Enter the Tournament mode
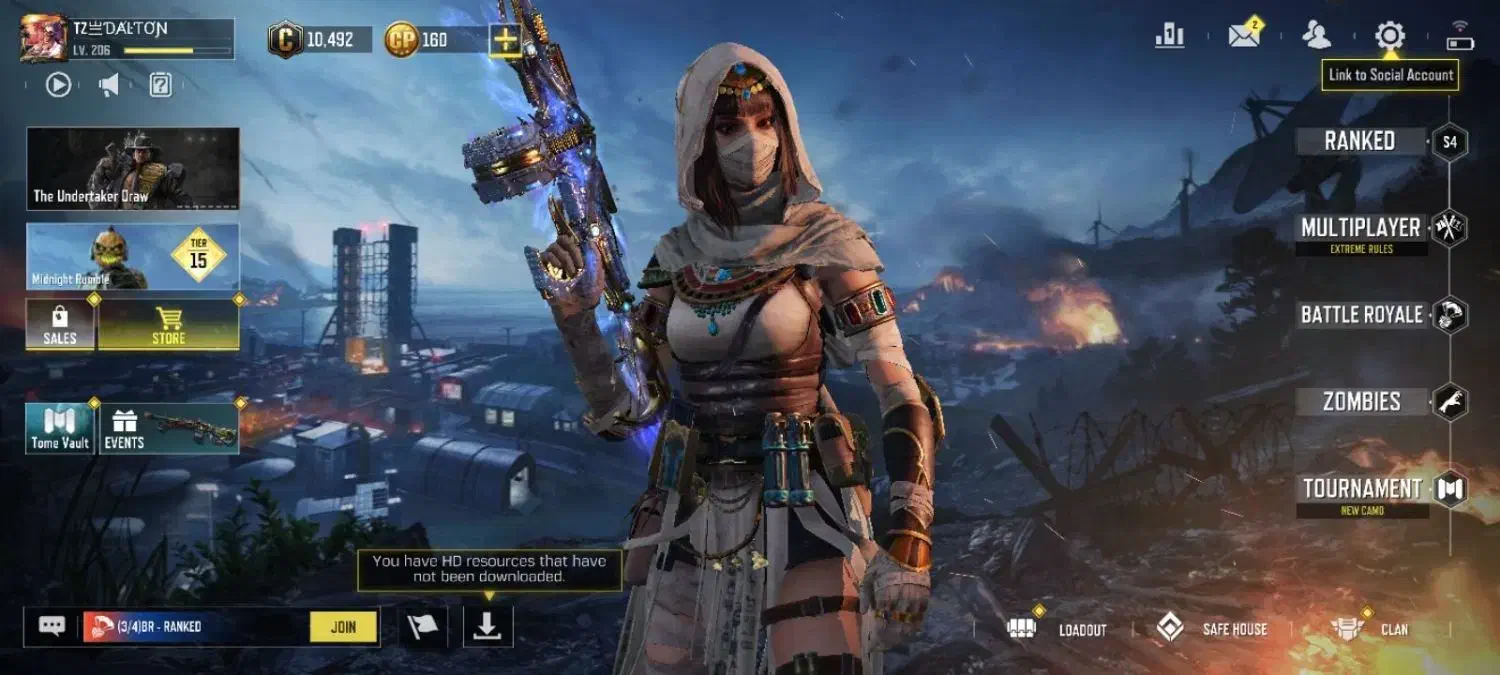1500x675 pixels. click(1362, 489)
